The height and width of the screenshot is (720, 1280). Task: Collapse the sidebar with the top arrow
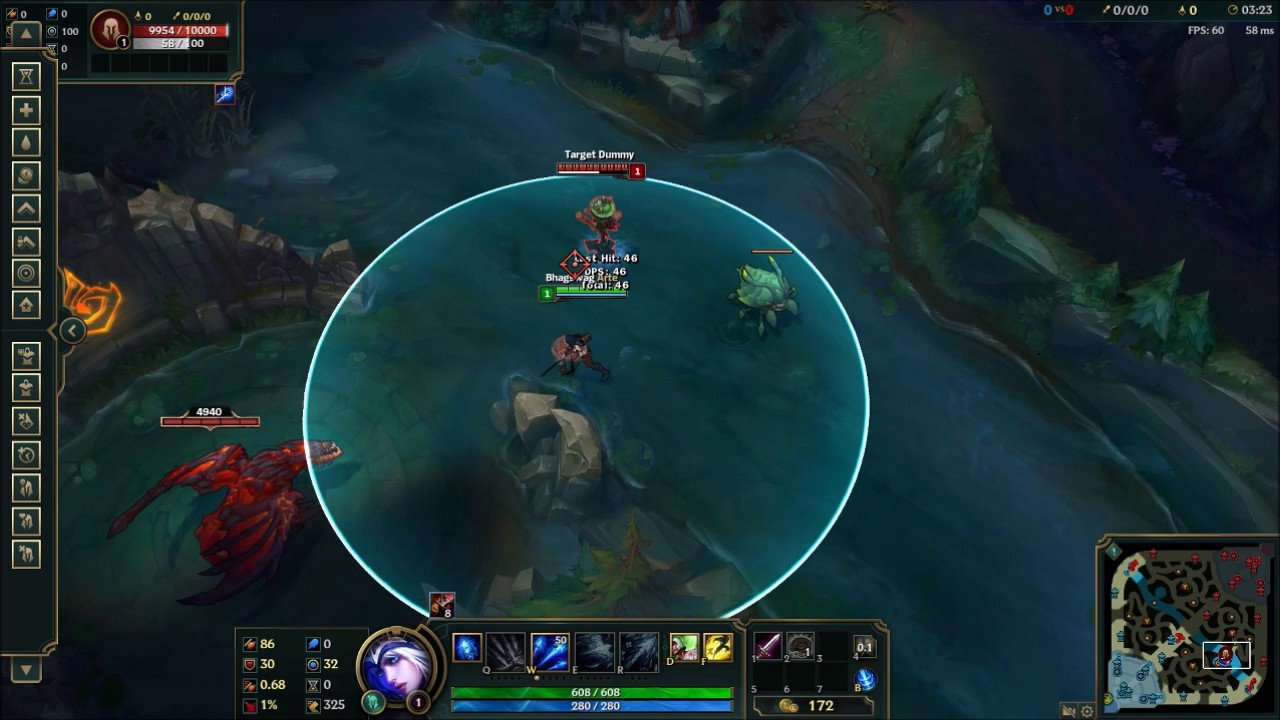pos(25,33)
